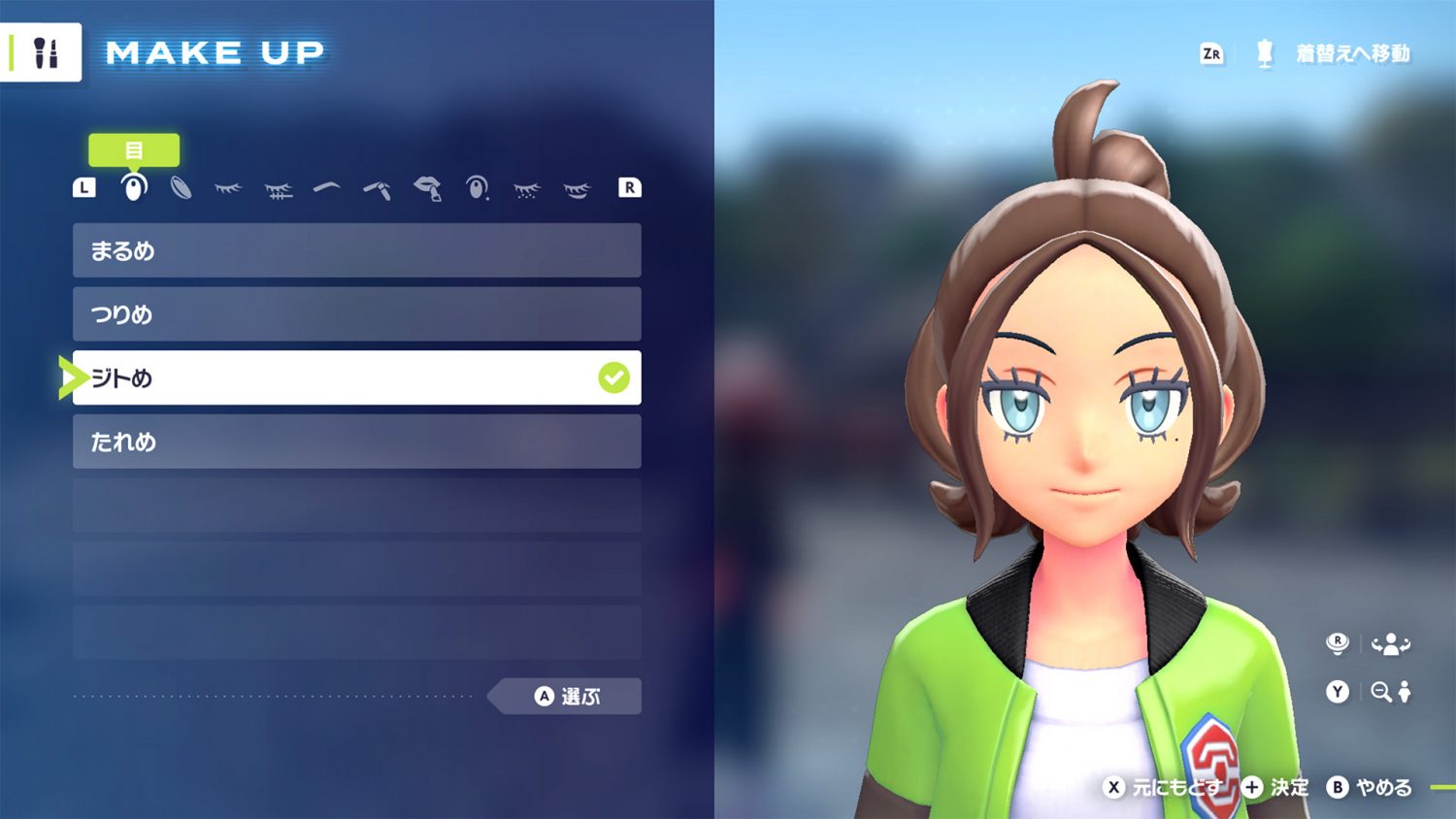
Task: Click the 選ぶ select button
Action: coord(567,696)
